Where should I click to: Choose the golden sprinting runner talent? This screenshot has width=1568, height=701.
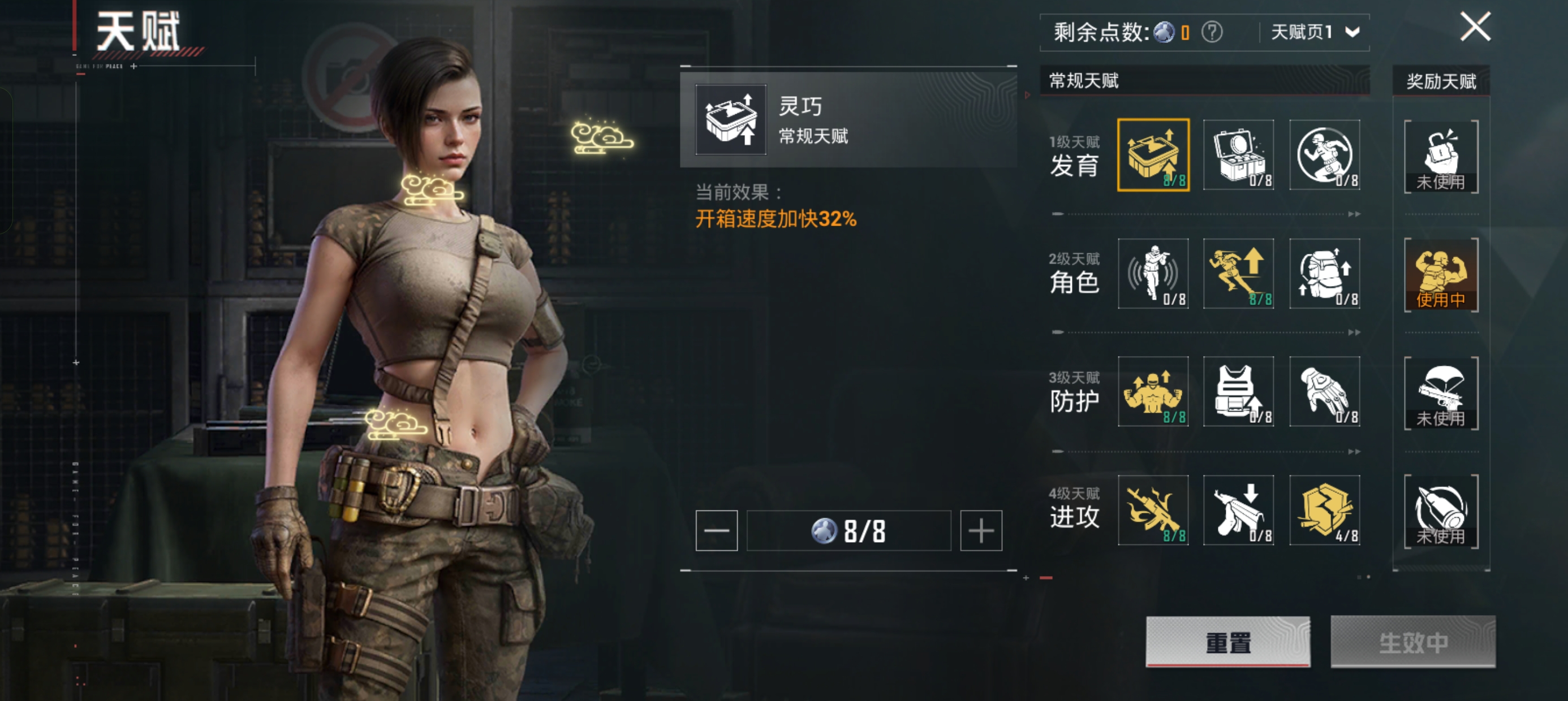point(1239,274)
